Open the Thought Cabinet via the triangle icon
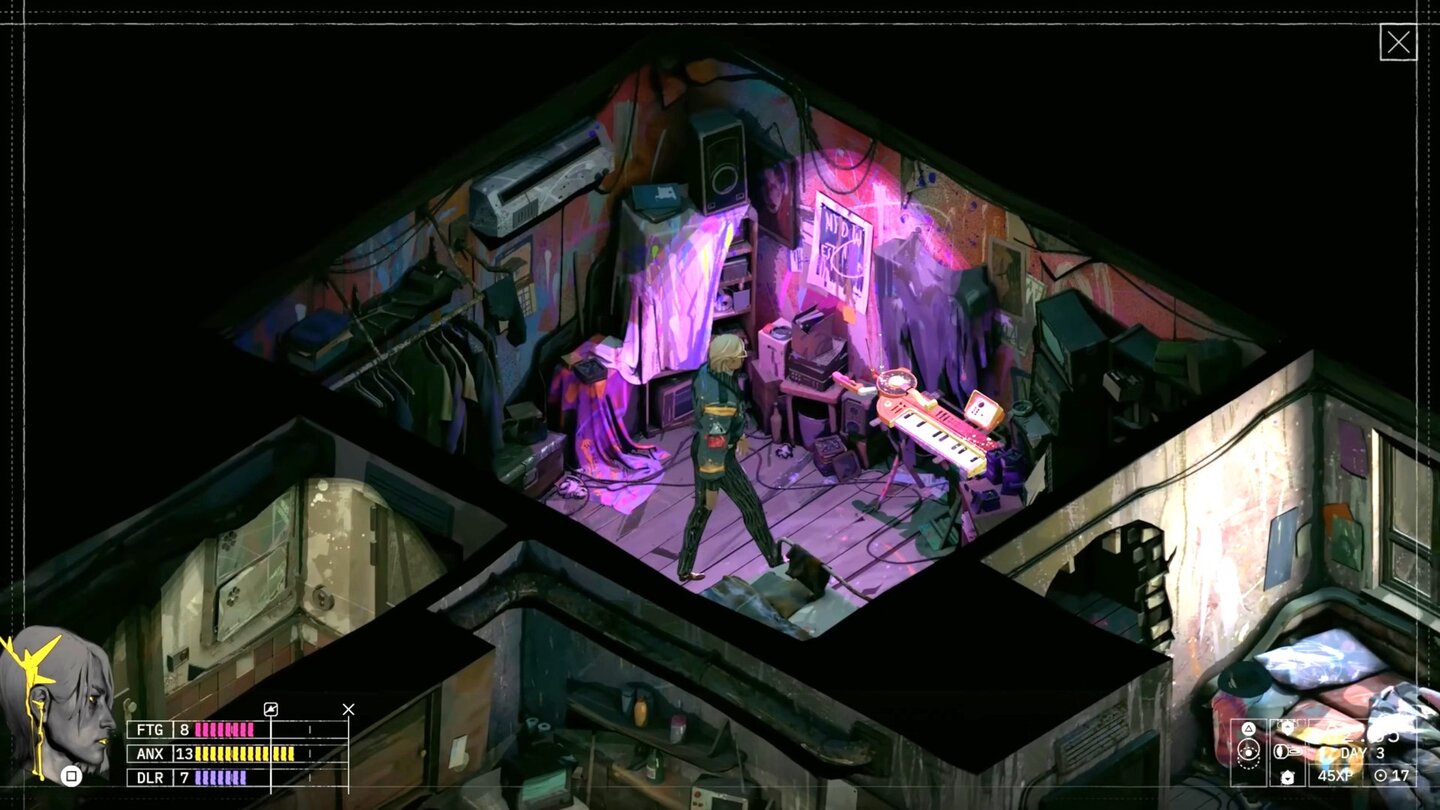The height and width of the screenshot is (810, 1440). [x=1248, y=728]
